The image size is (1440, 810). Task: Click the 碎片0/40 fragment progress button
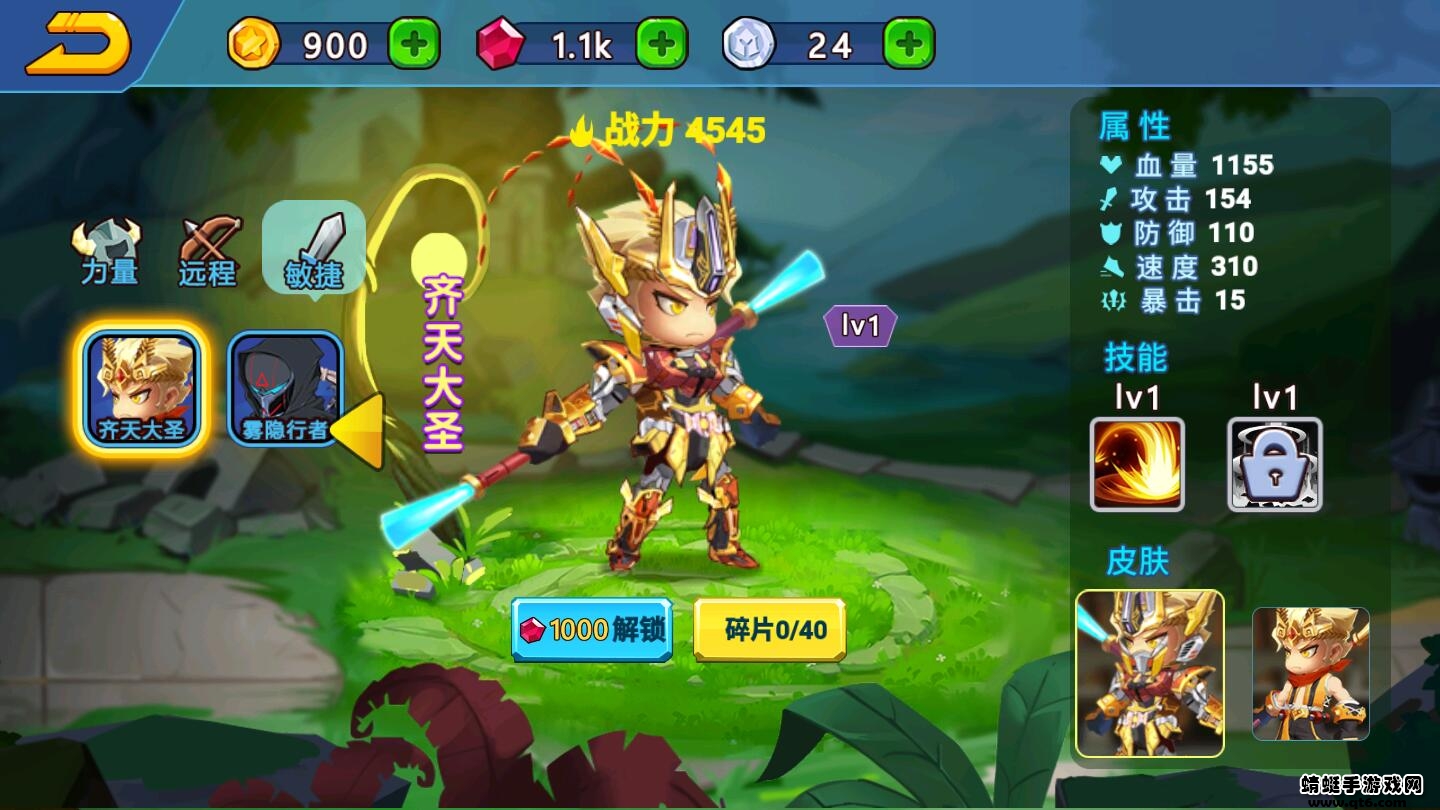point(768,630)
